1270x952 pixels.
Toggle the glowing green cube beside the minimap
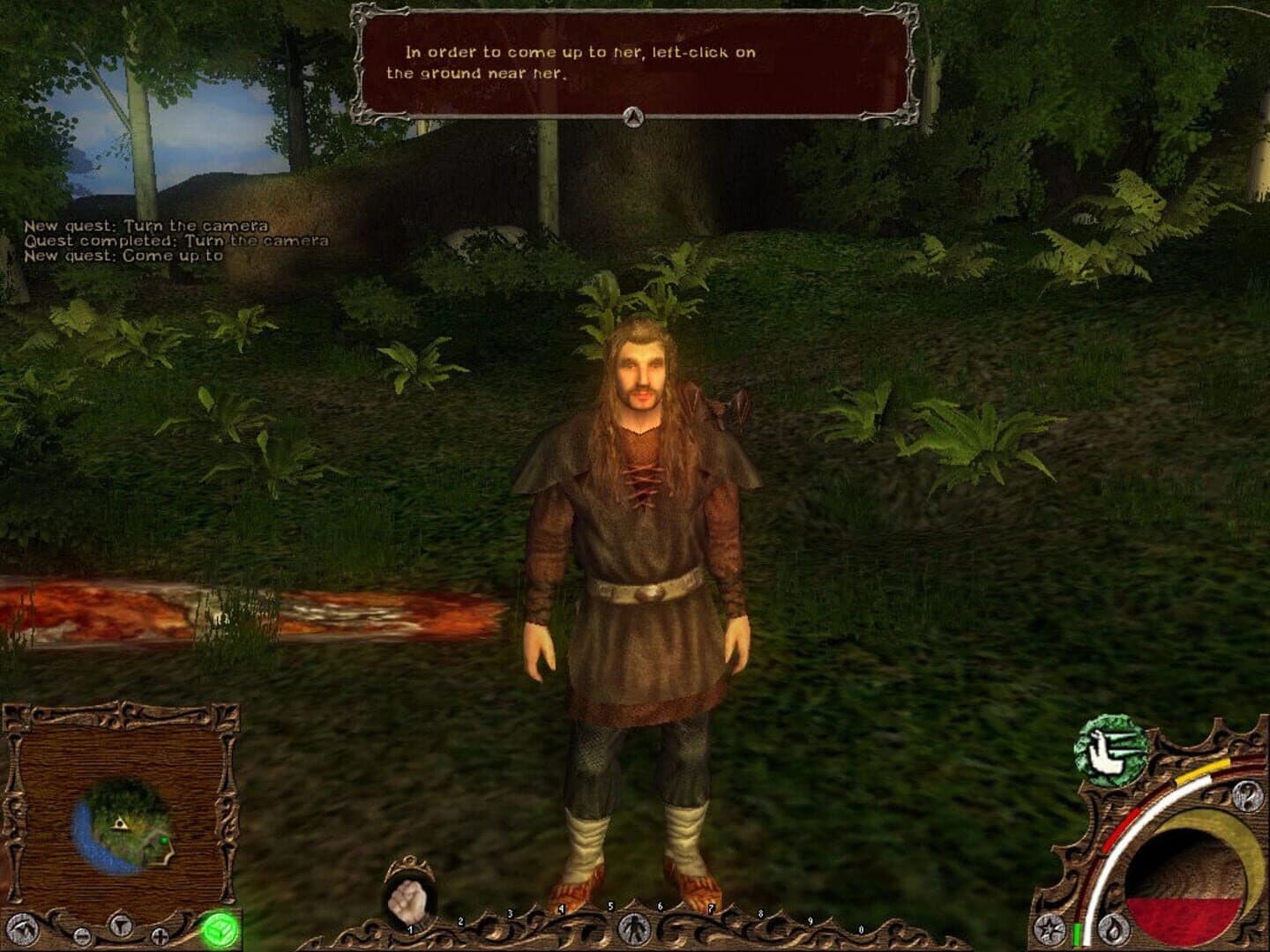click(219, 929)
